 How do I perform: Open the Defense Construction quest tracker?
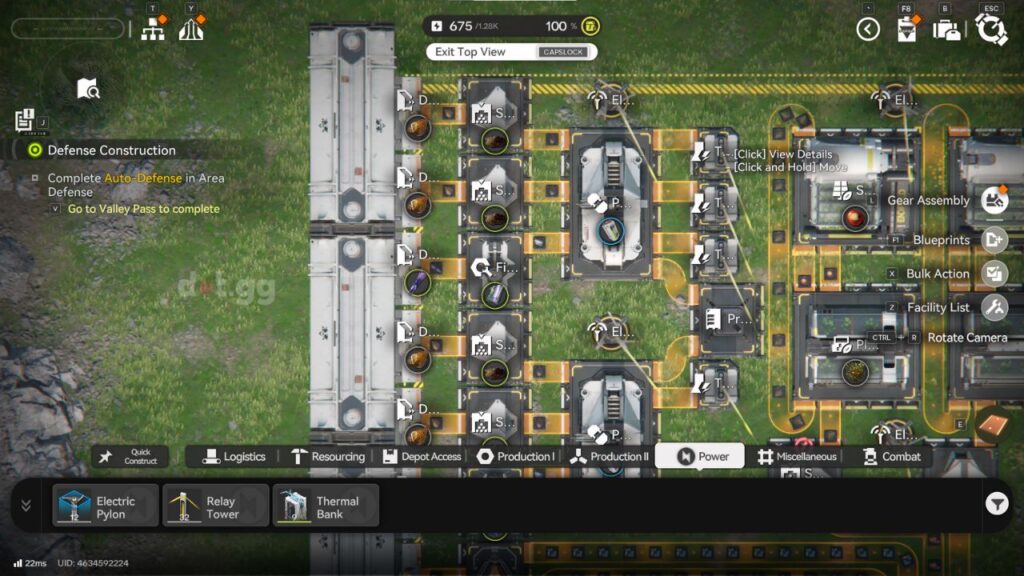[x=111, y=150]
